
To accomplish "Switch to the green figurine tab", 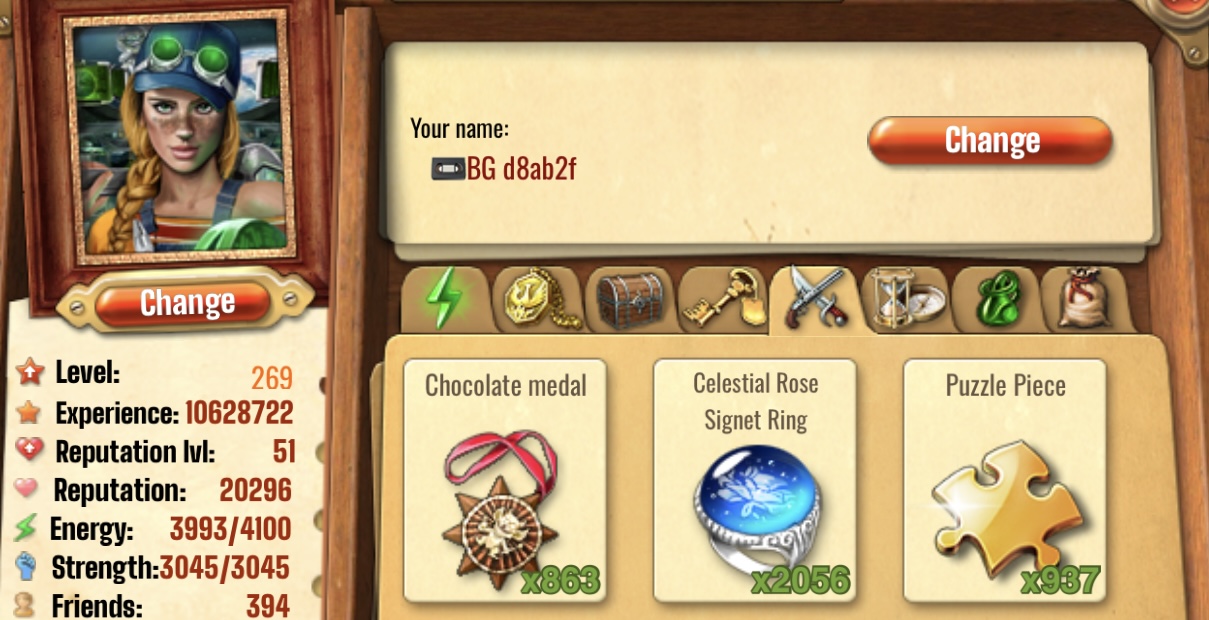I will [x=994, y=299].
